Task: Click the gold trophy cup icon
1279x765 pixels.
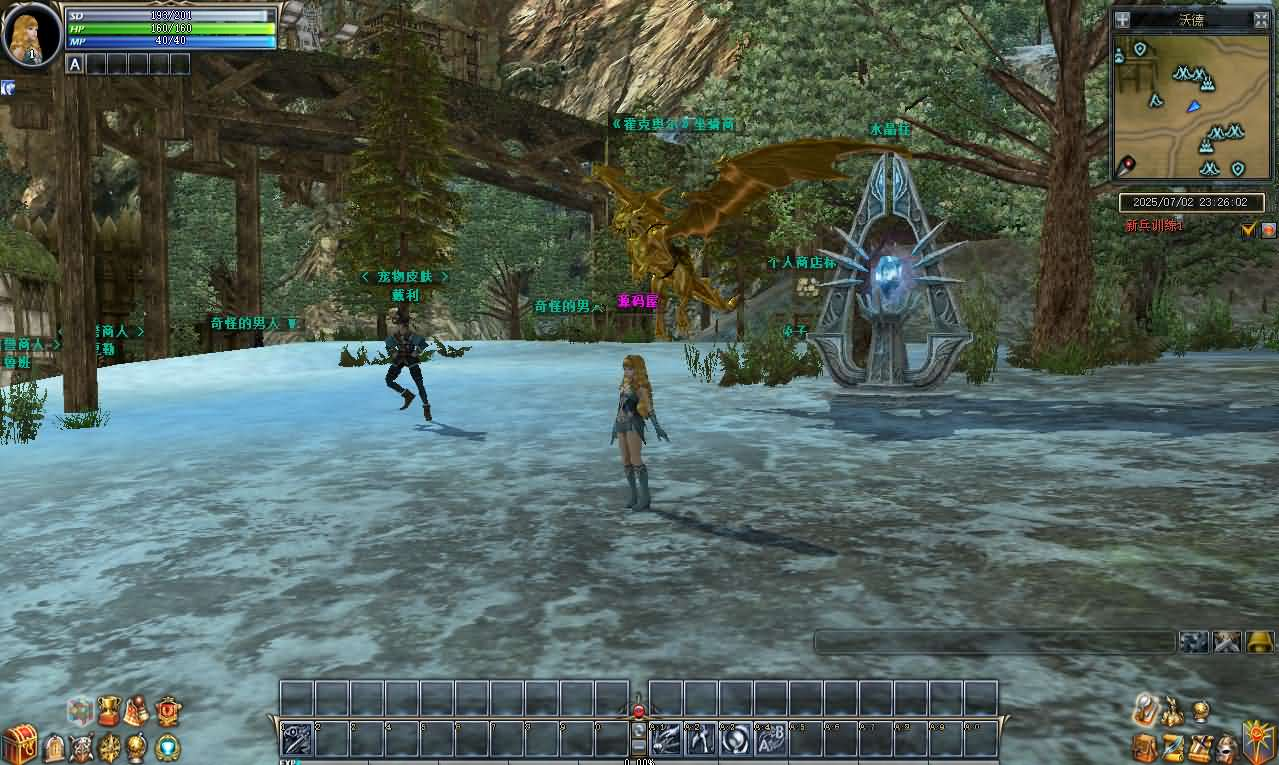Action: (109, 711)
